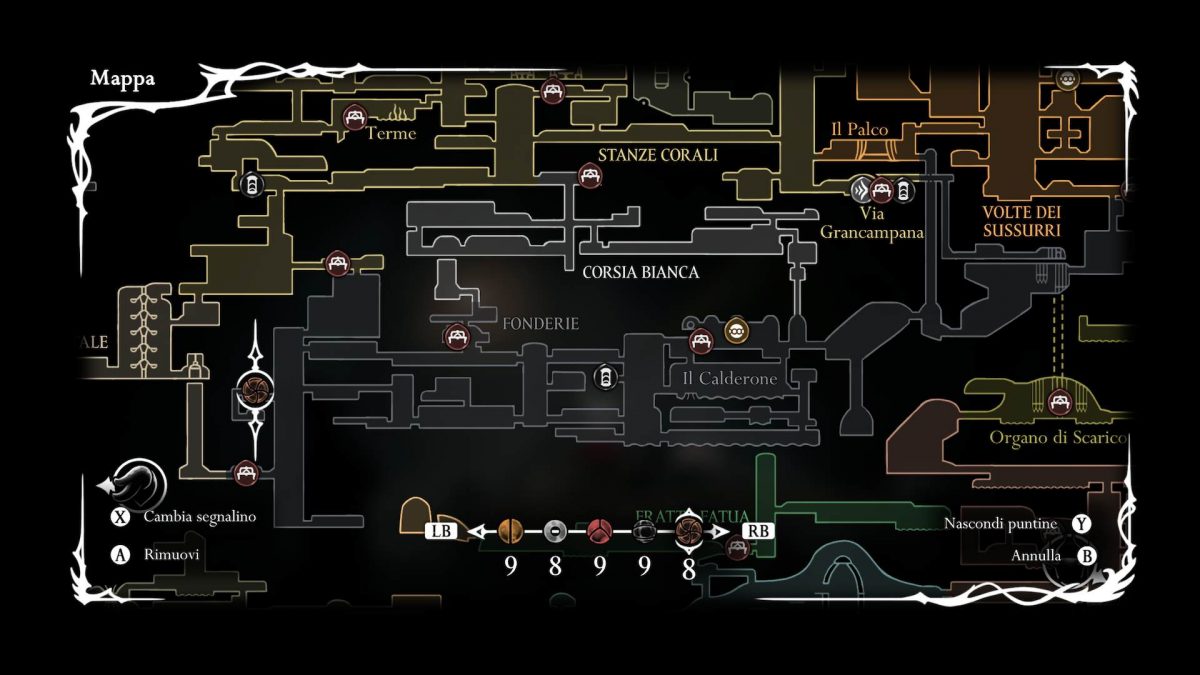Image resolution: width=1200 pixels, height=675 pixels.
Task: Click the station pin left of Il Calderone
Action: (x=604, y=377)
